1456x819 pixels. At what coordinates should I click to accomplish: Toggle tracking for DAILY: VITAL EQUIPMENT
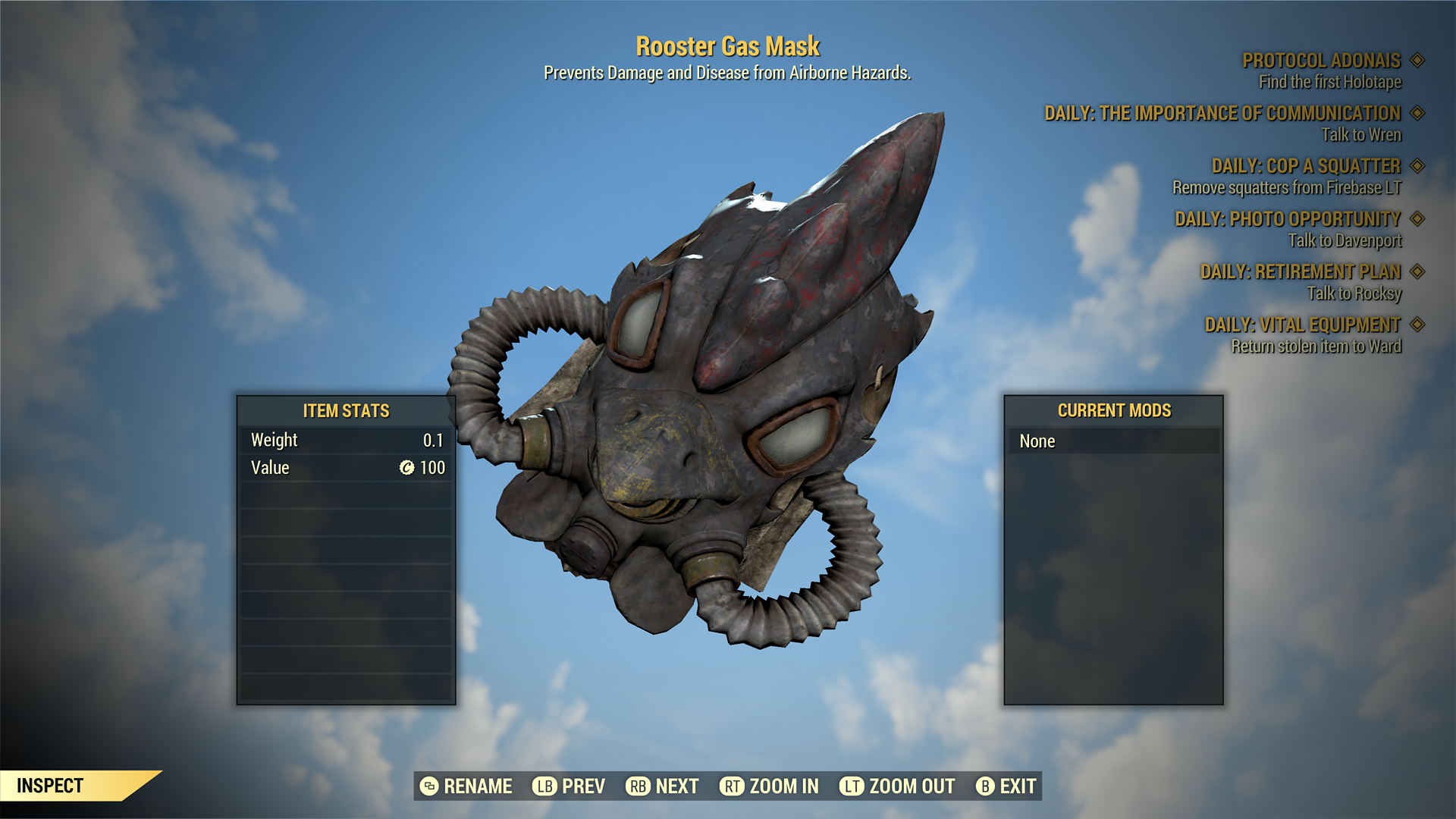1417,325
